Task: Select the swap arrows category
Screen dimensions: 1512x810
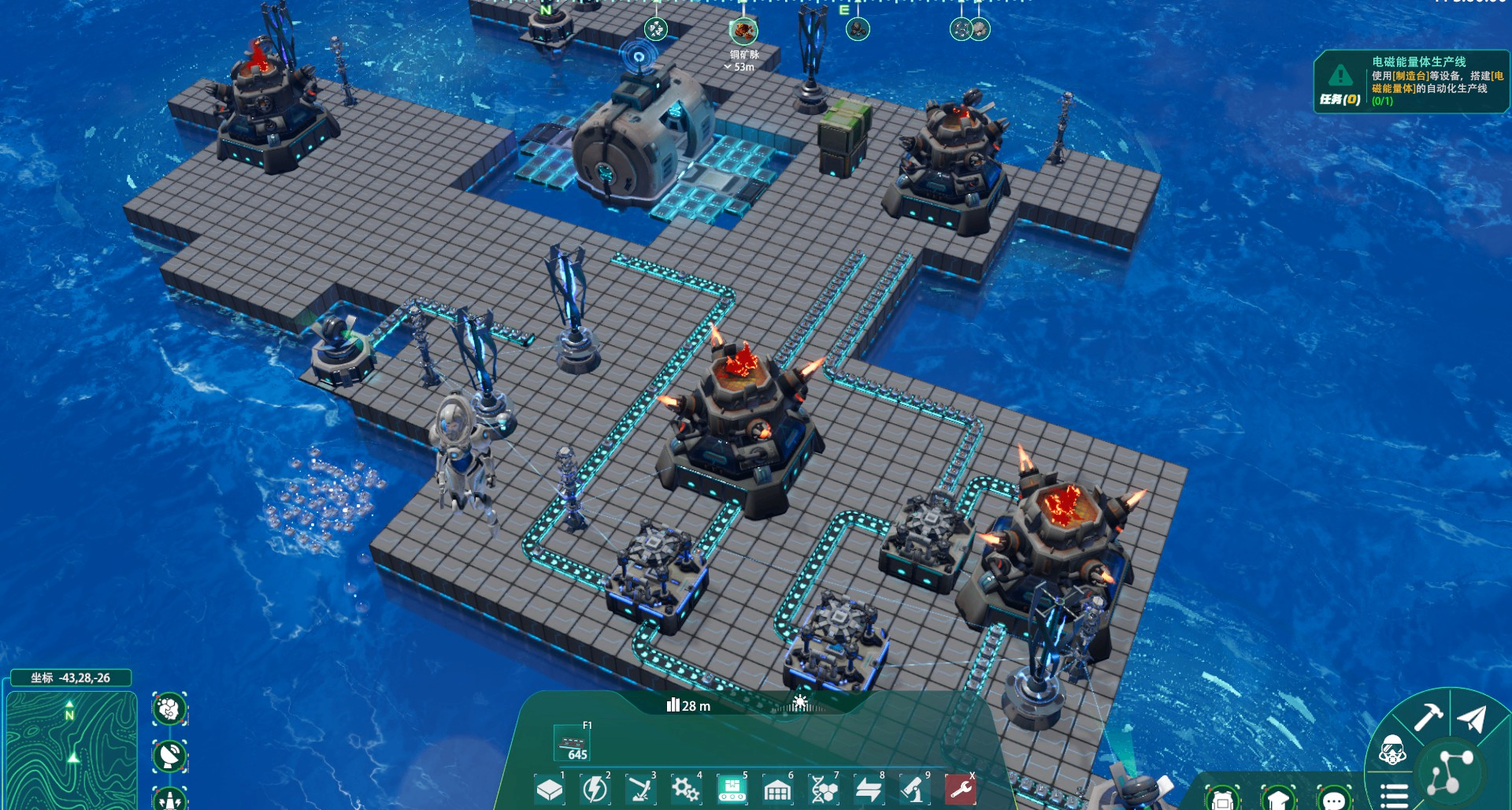Action: 869,789
